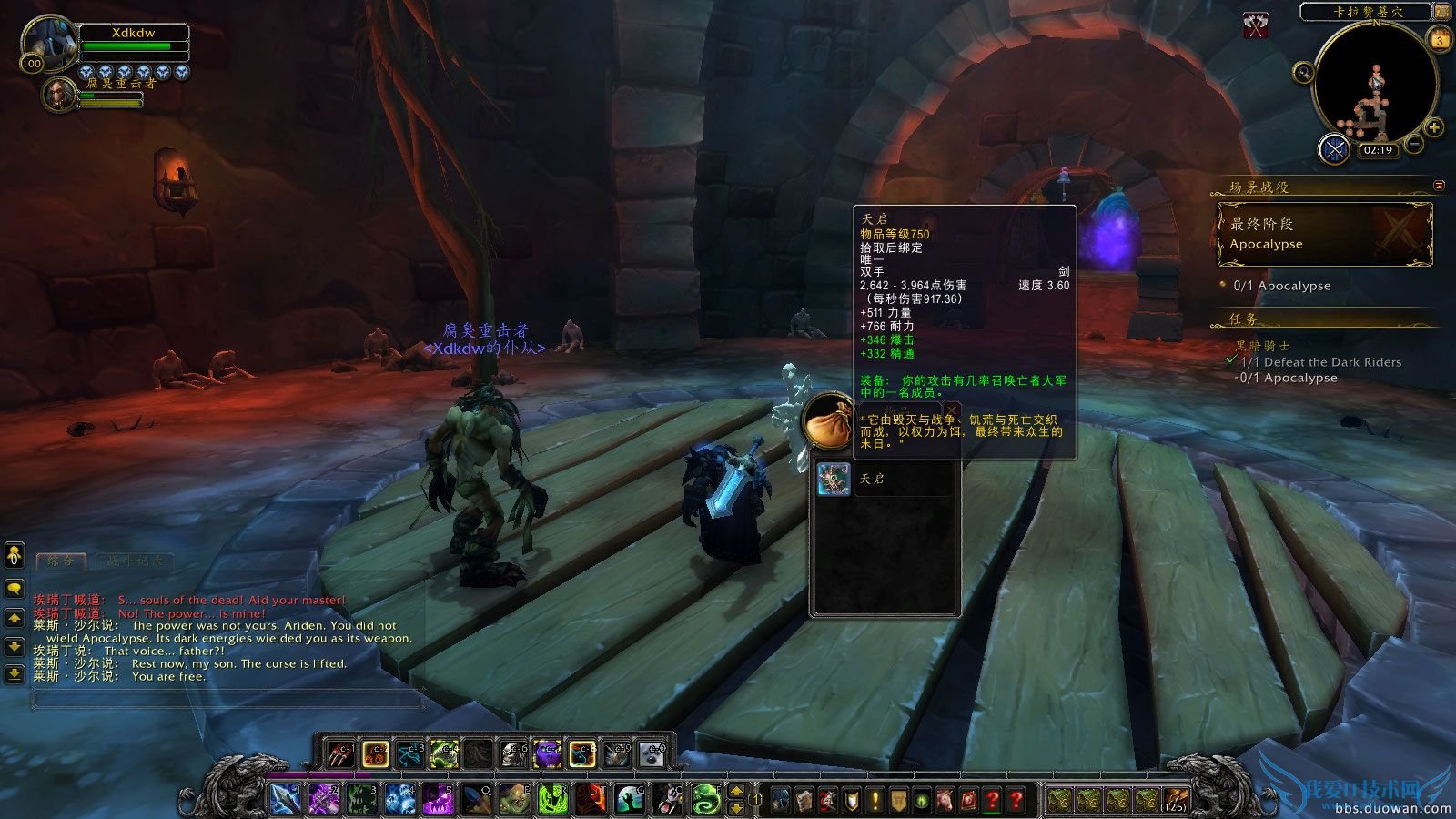Open the social panel with the character-head icon
Image resolution: width=1456 pixels, height=819 pixels.
[x=13, y=555]
